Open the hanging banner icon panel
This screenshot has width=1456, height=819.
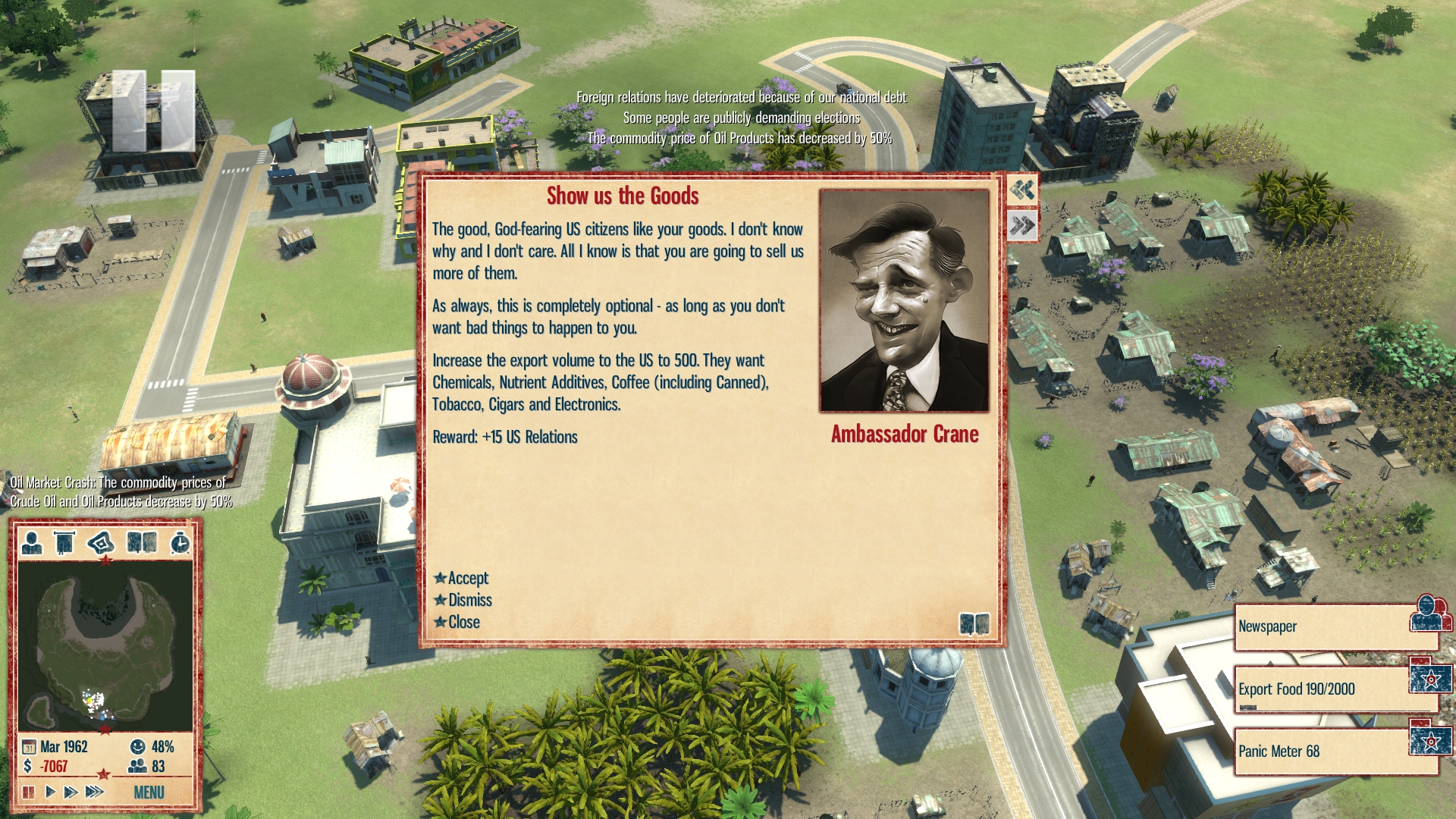point(64,543)
